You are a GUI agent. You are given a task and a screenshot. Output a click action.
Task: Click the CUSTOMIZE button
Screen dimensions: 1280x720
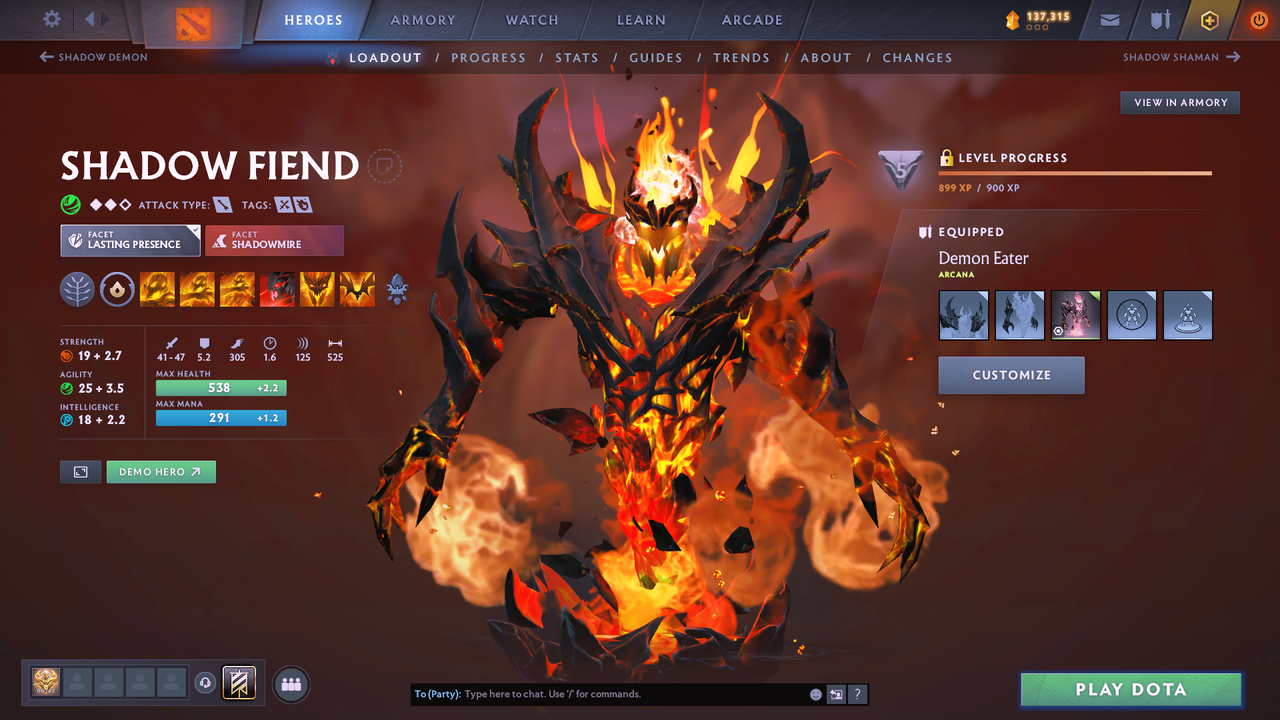pyautogui.click(x=1011, y=375)
